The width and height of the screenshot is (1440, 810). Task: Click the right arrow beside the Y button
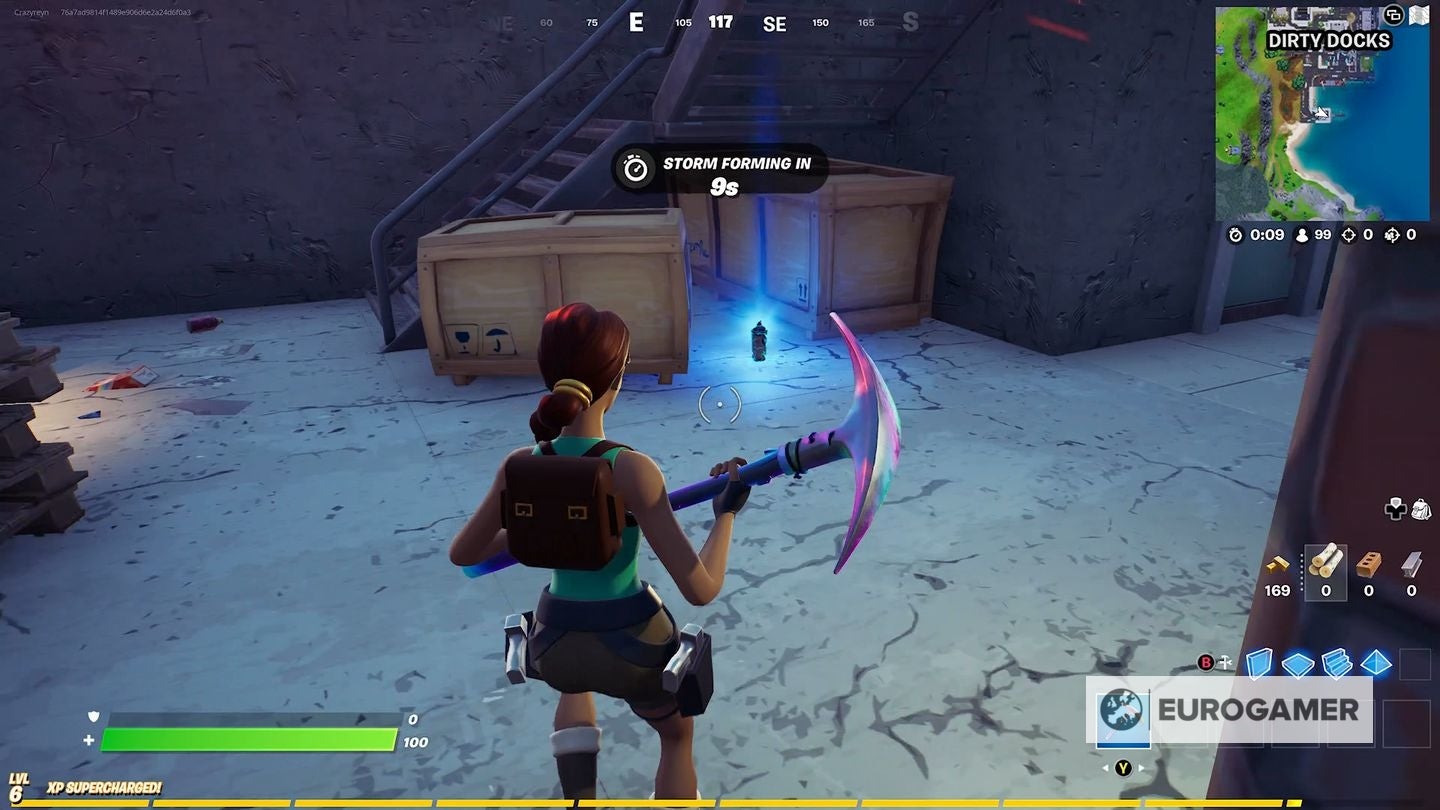point(1141,767)
